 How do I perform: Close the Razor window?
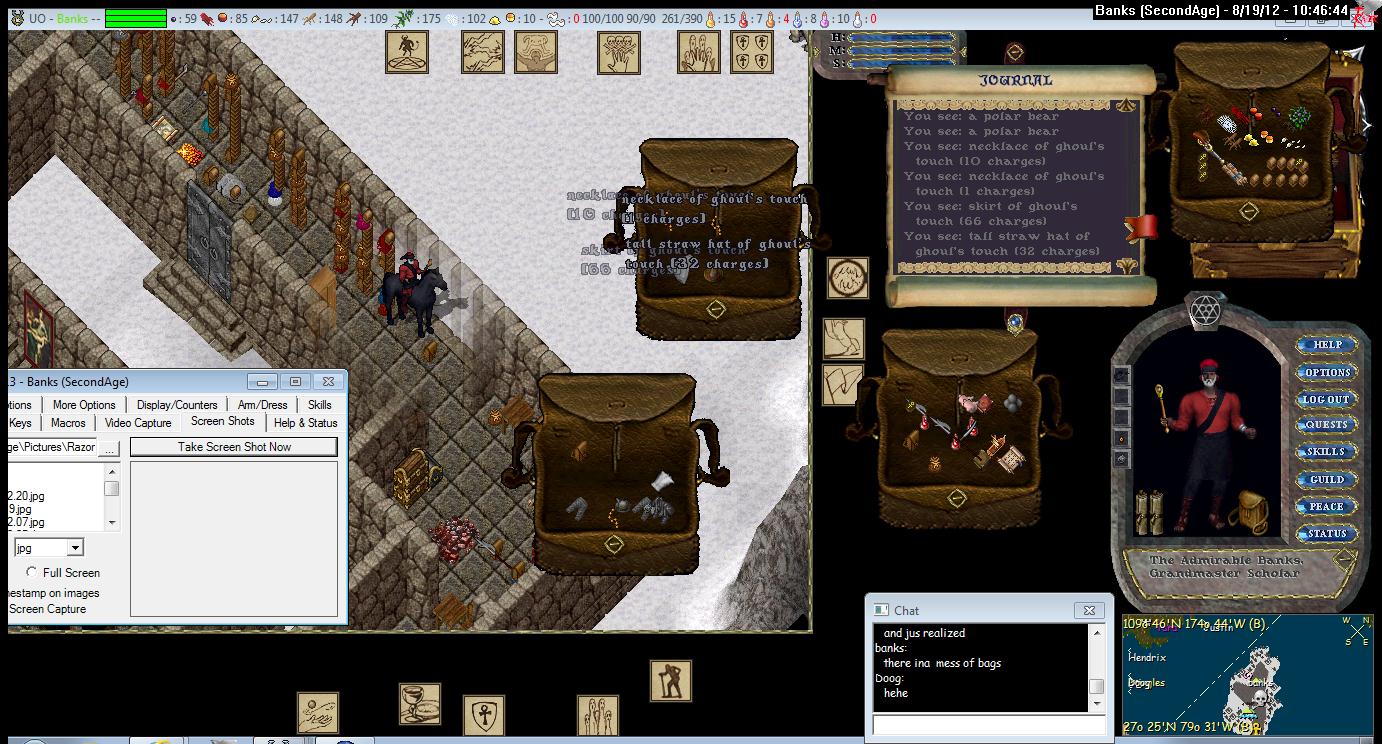pos(327,382)
